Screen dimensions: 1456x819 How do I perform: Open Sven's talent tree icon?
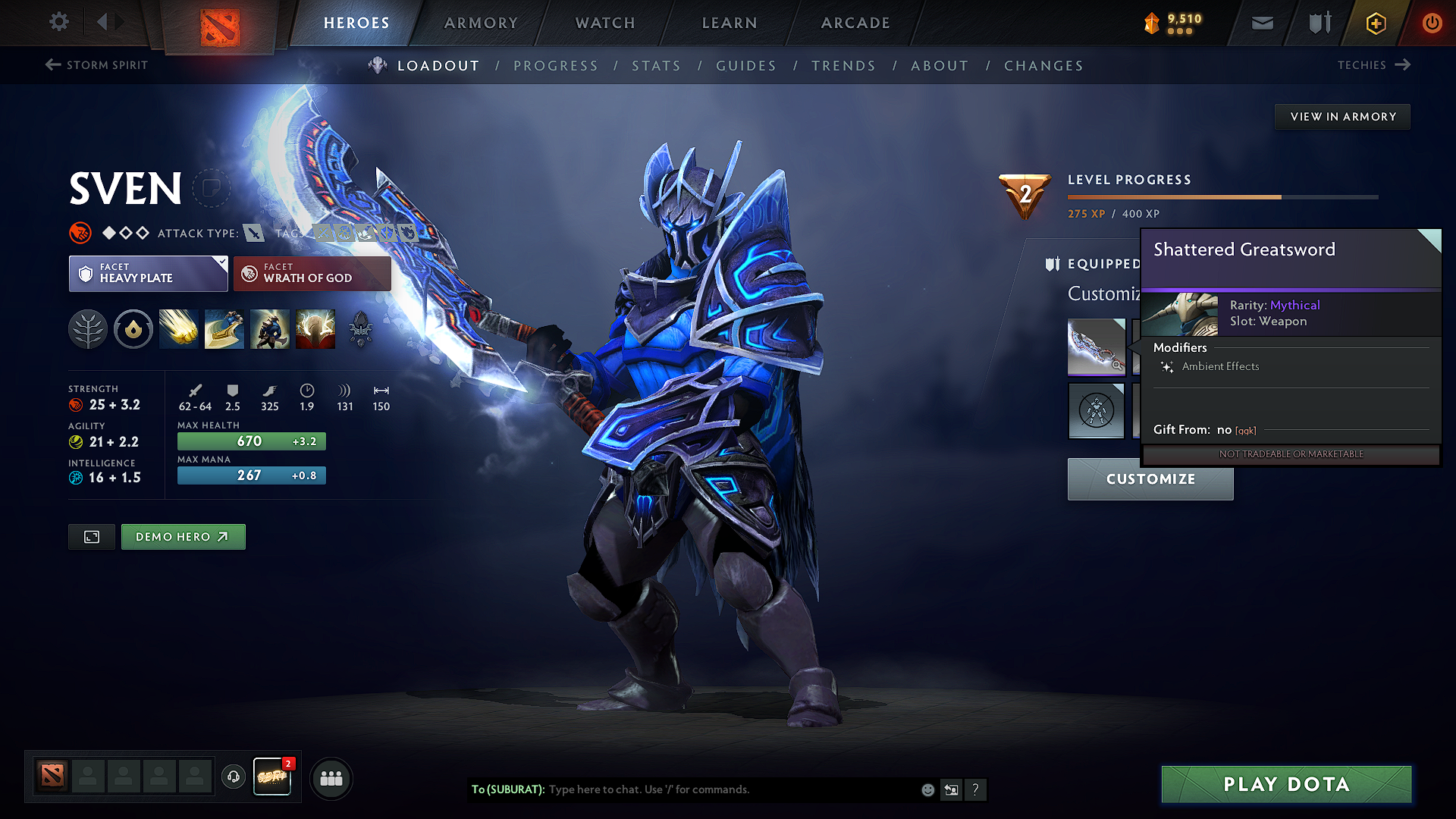coord(87,328)
